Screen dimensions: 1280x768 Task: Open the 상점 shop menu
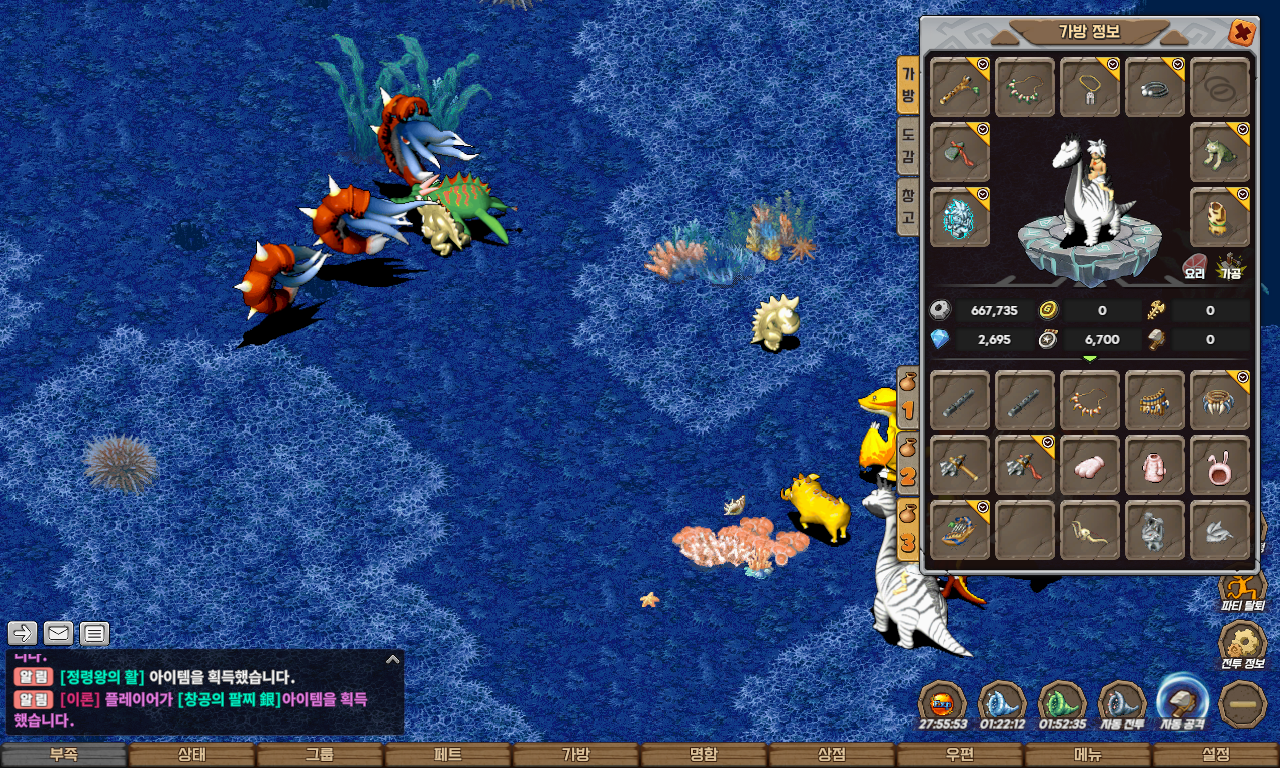(x=832, y=755)
